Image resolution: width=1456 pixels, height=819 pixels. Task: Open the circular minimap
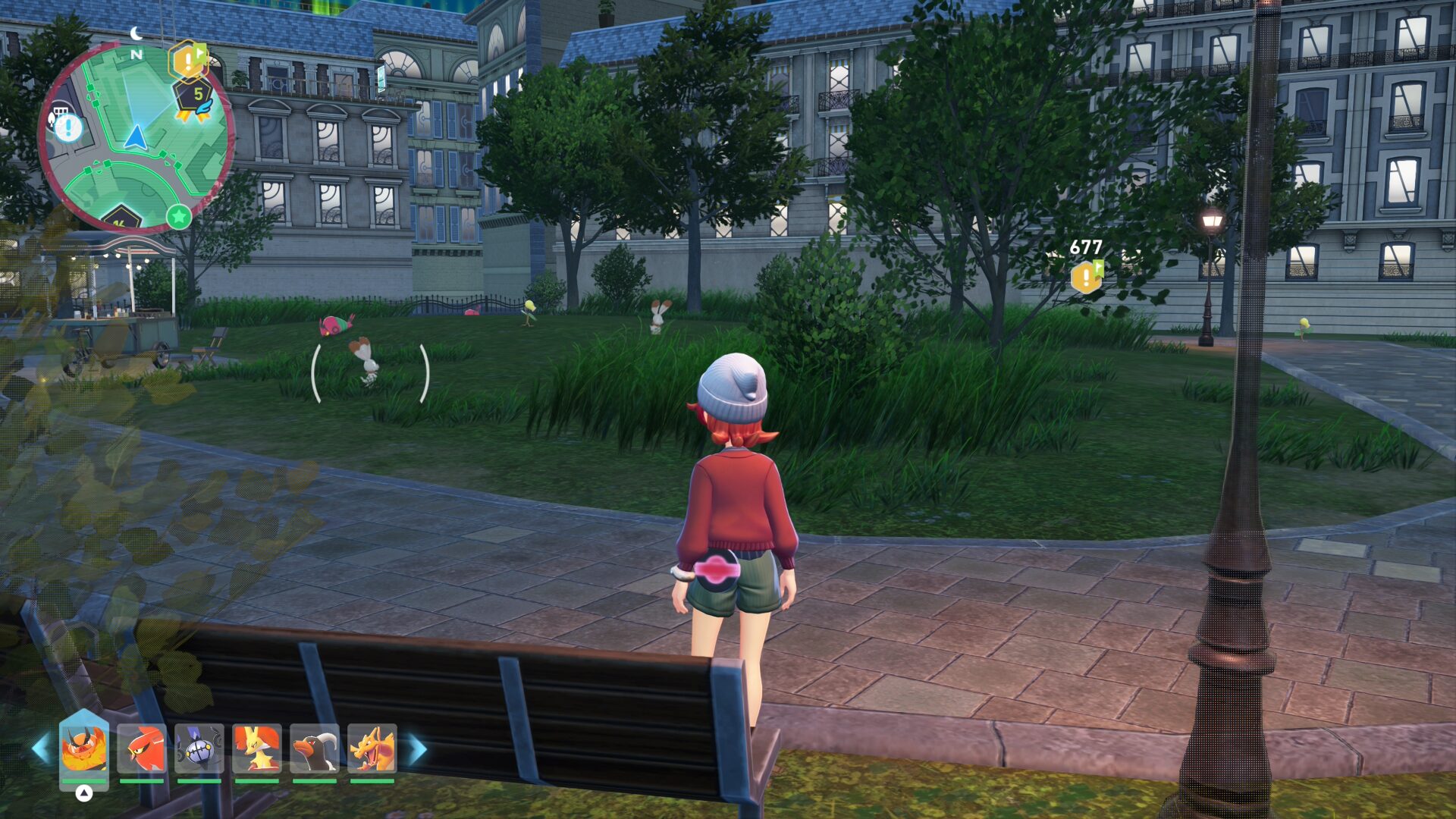[136, 136]
